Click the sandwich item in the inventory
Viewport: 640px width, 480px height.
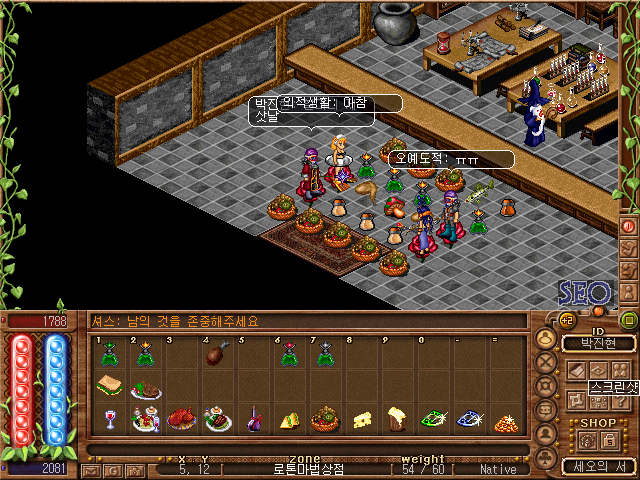pos(108,385)
